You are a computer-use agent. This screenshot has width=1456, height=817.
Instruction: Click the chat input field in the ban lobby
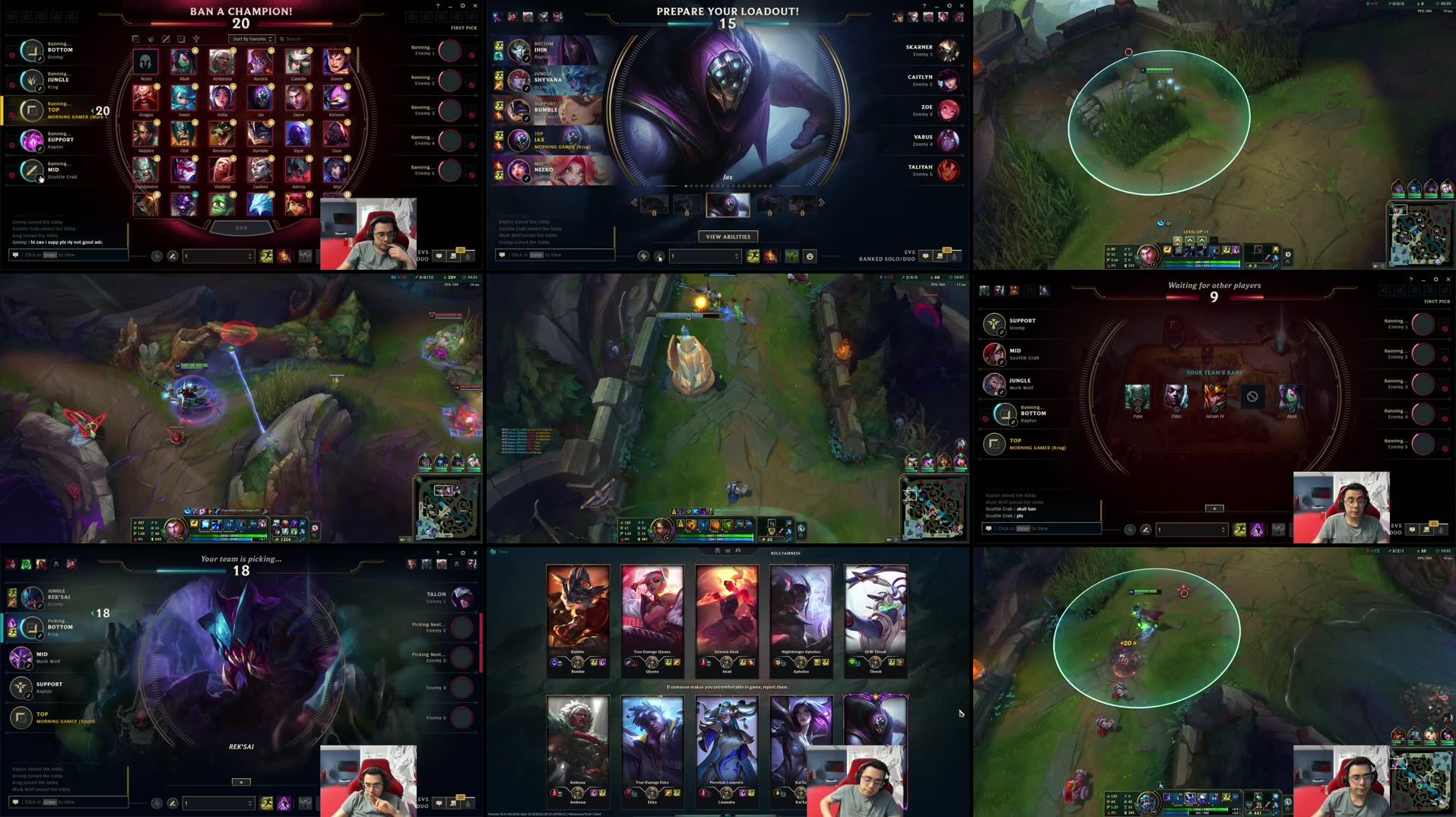68,255
